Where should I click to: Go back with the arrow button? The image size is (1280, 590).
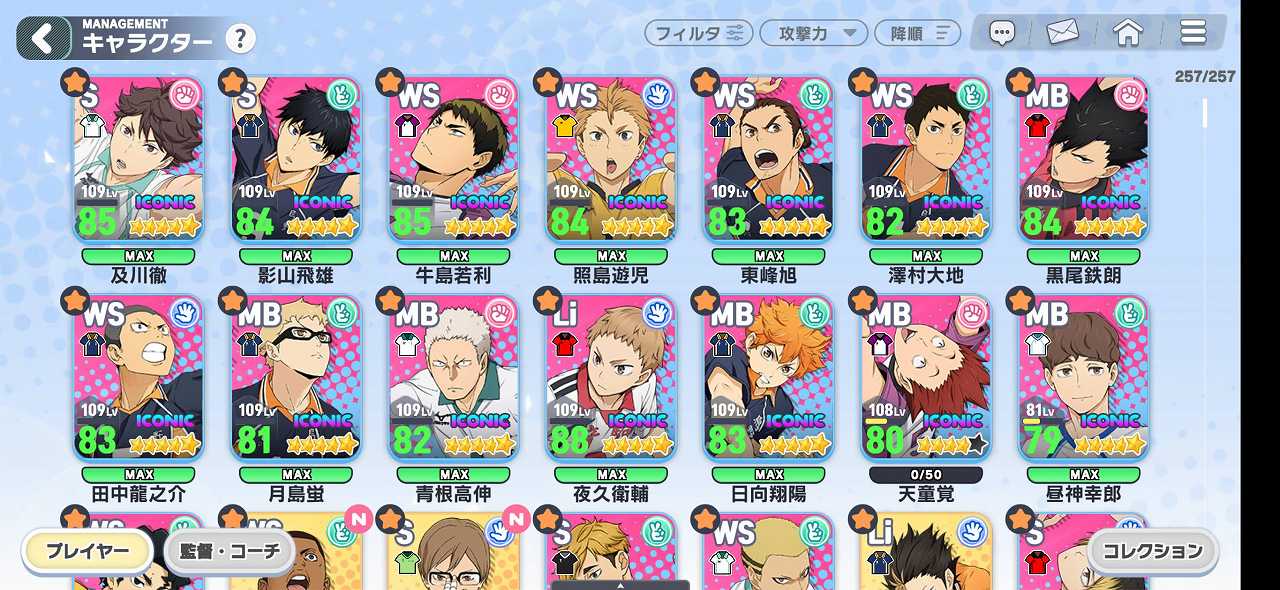pos(43,39)
